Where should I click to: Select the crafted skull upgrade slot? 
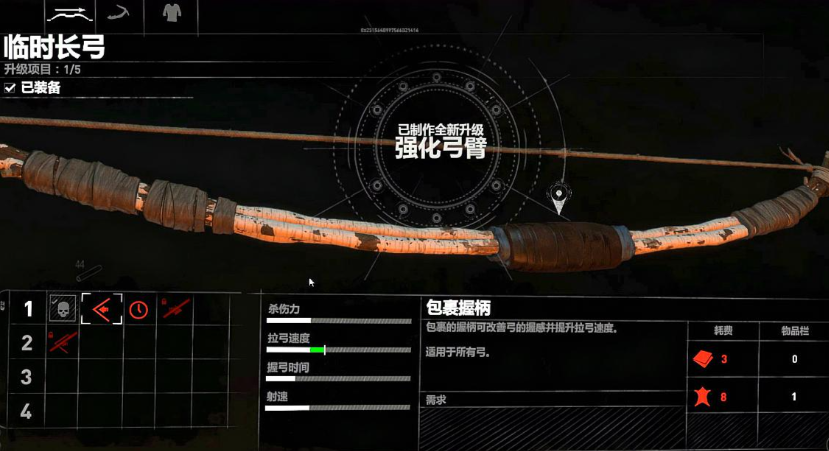[x=62, y=309]
